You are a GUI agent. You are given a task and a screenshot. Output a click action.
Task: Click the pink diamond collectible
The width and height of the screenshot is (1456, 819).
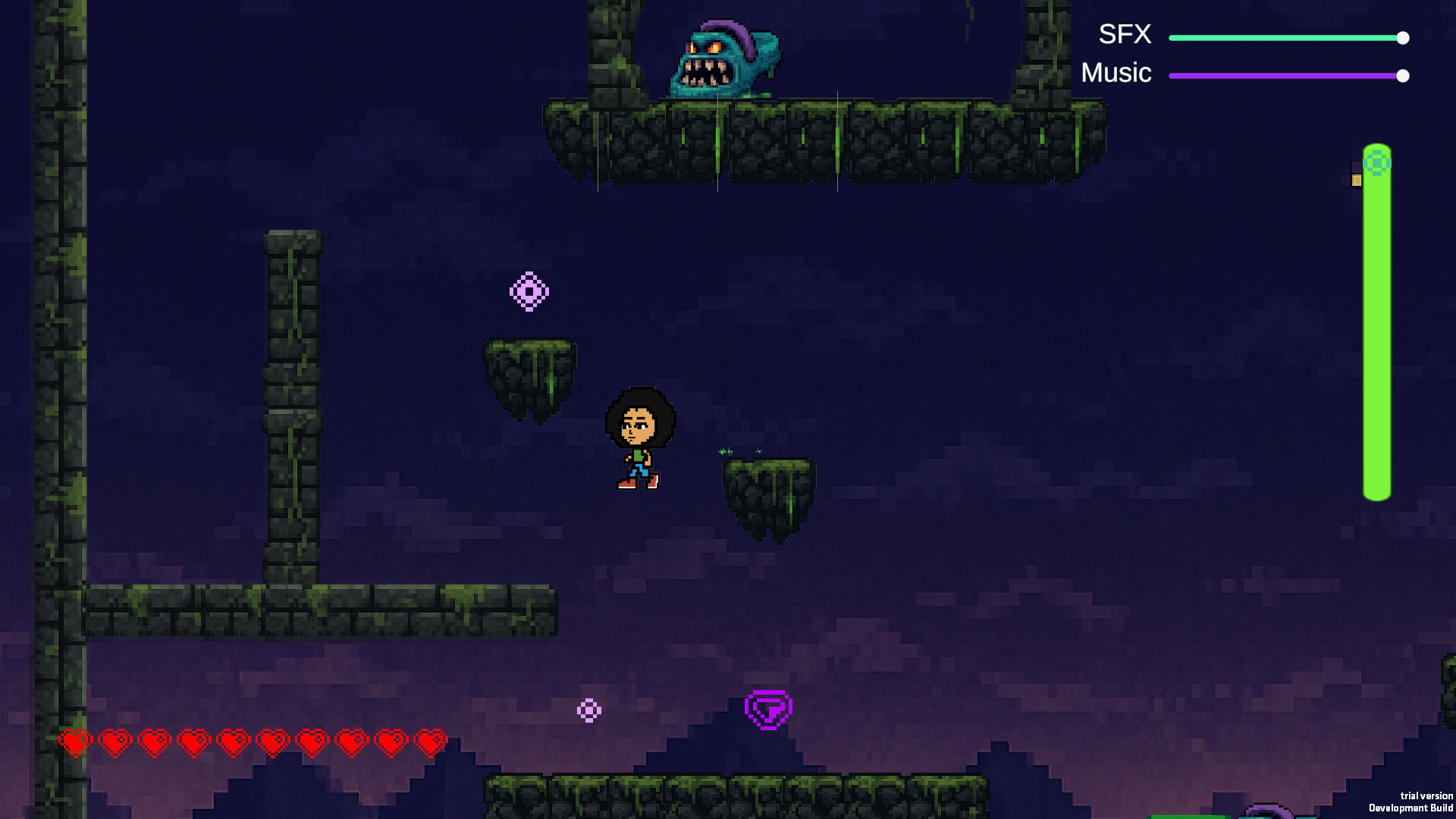point(529,290)
